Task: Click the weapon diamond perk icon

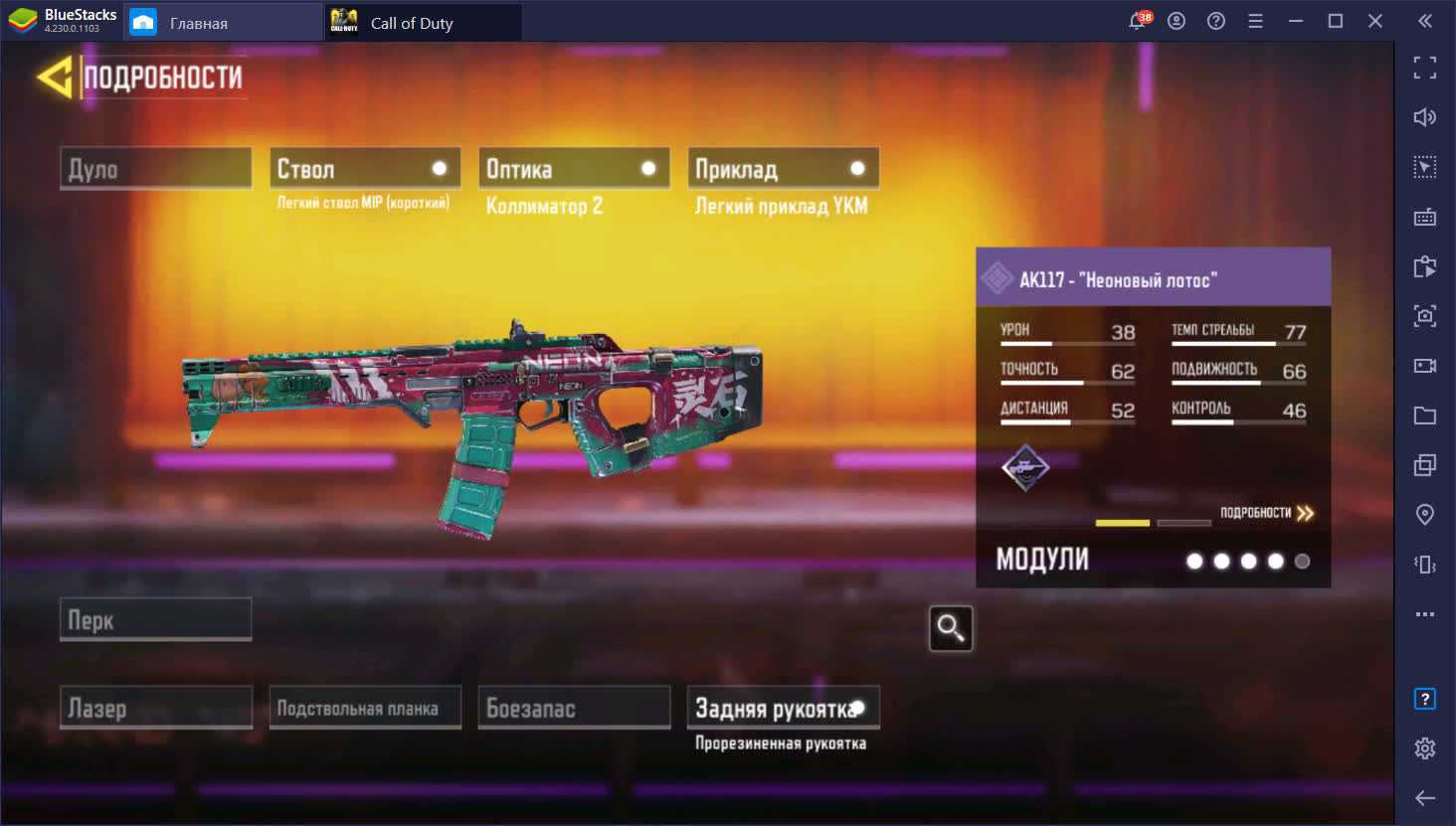Action: click(1025, 467)
